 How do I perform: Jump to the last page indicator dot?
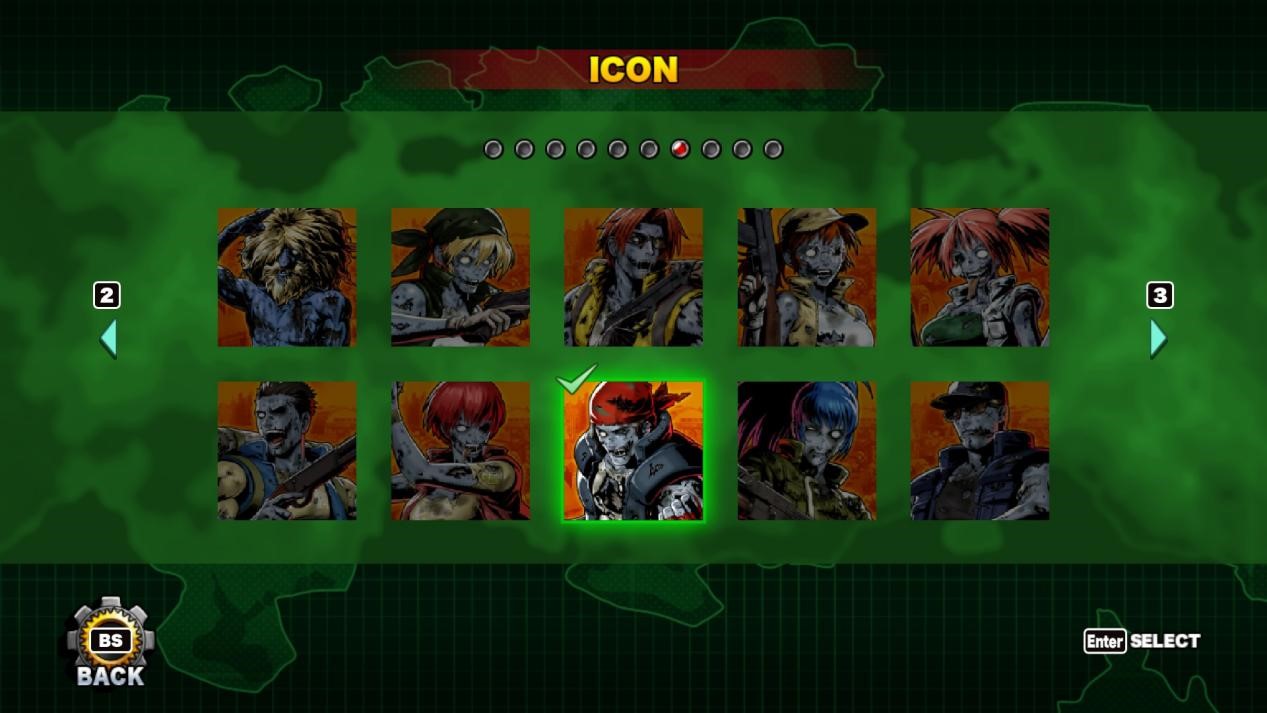click(773, 149)
